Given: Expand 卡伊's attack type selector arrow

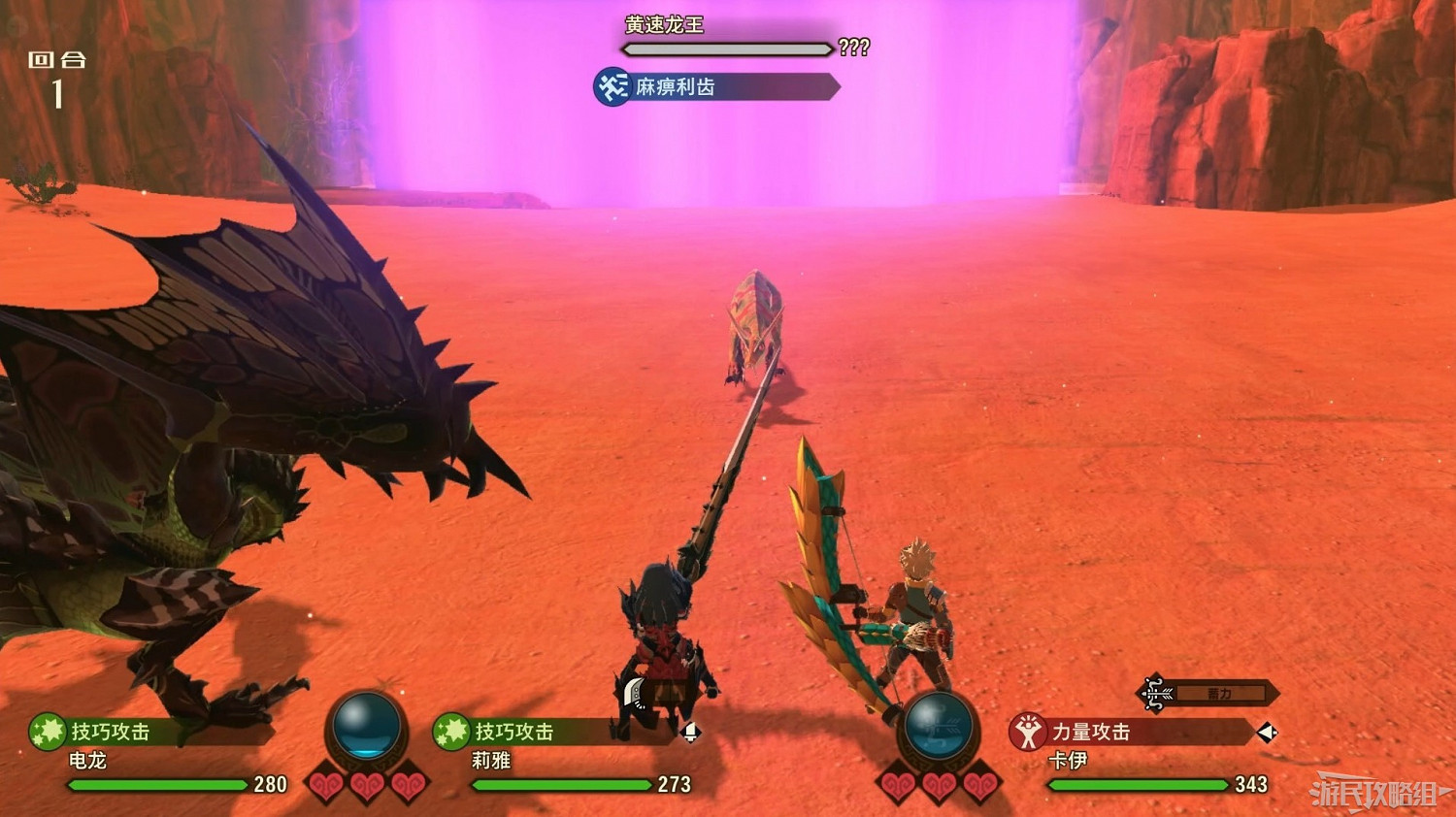Looking at the screenshot, I should pos(1266,733).
